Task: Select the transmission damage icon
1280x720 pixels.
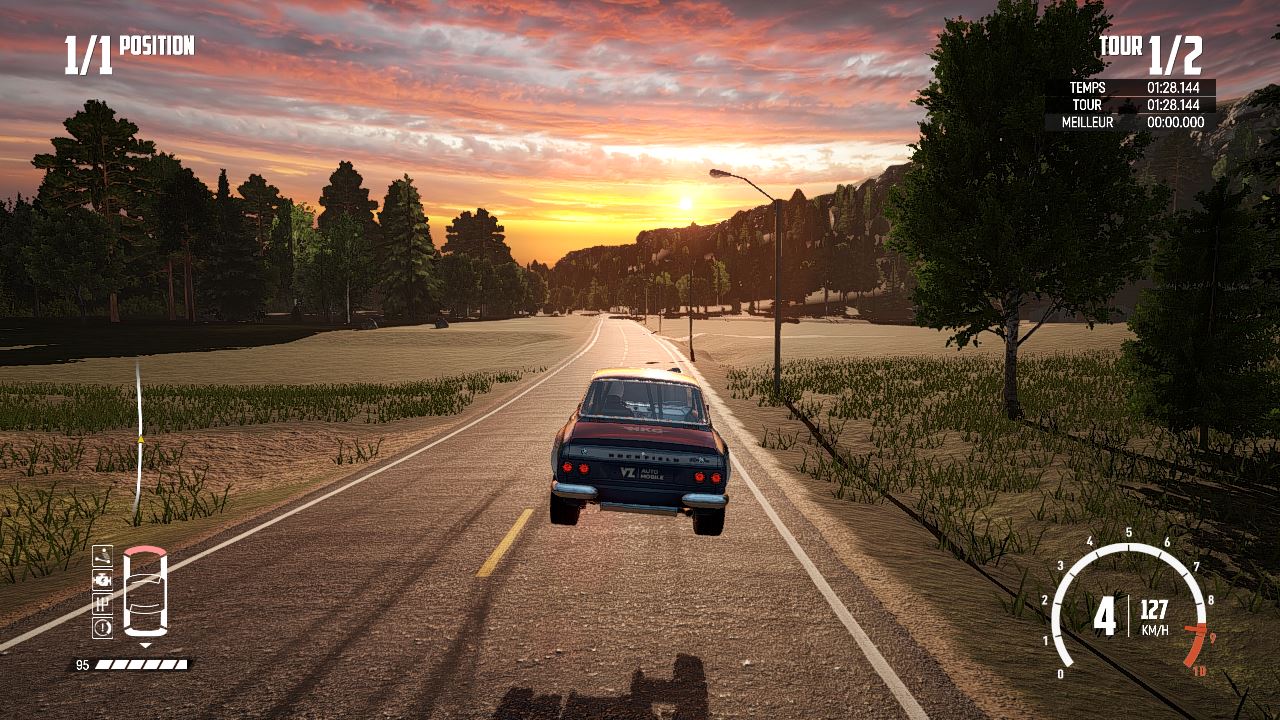Action: click(x=102, y=603)
